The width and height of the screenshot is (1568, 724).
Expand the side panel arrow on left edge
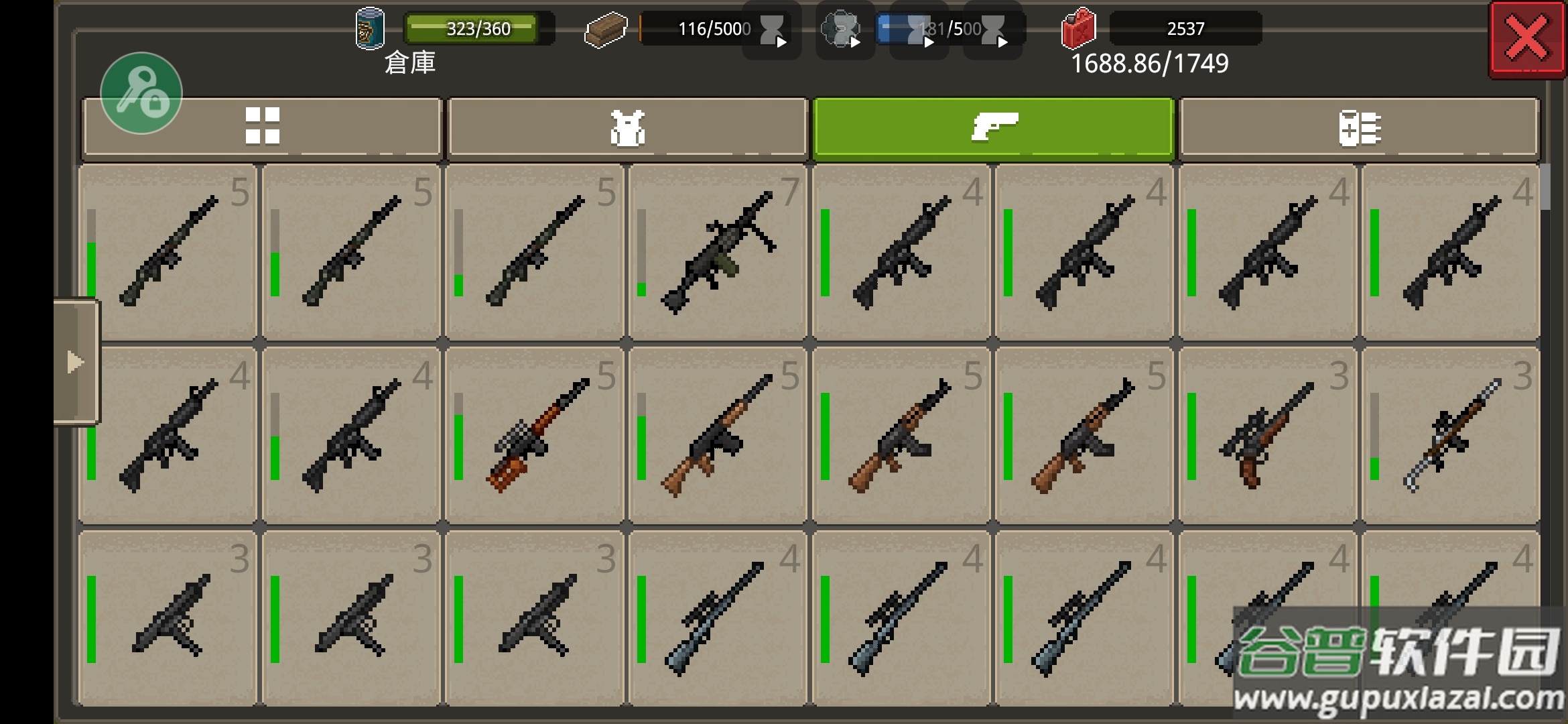[x=74, y=362]
